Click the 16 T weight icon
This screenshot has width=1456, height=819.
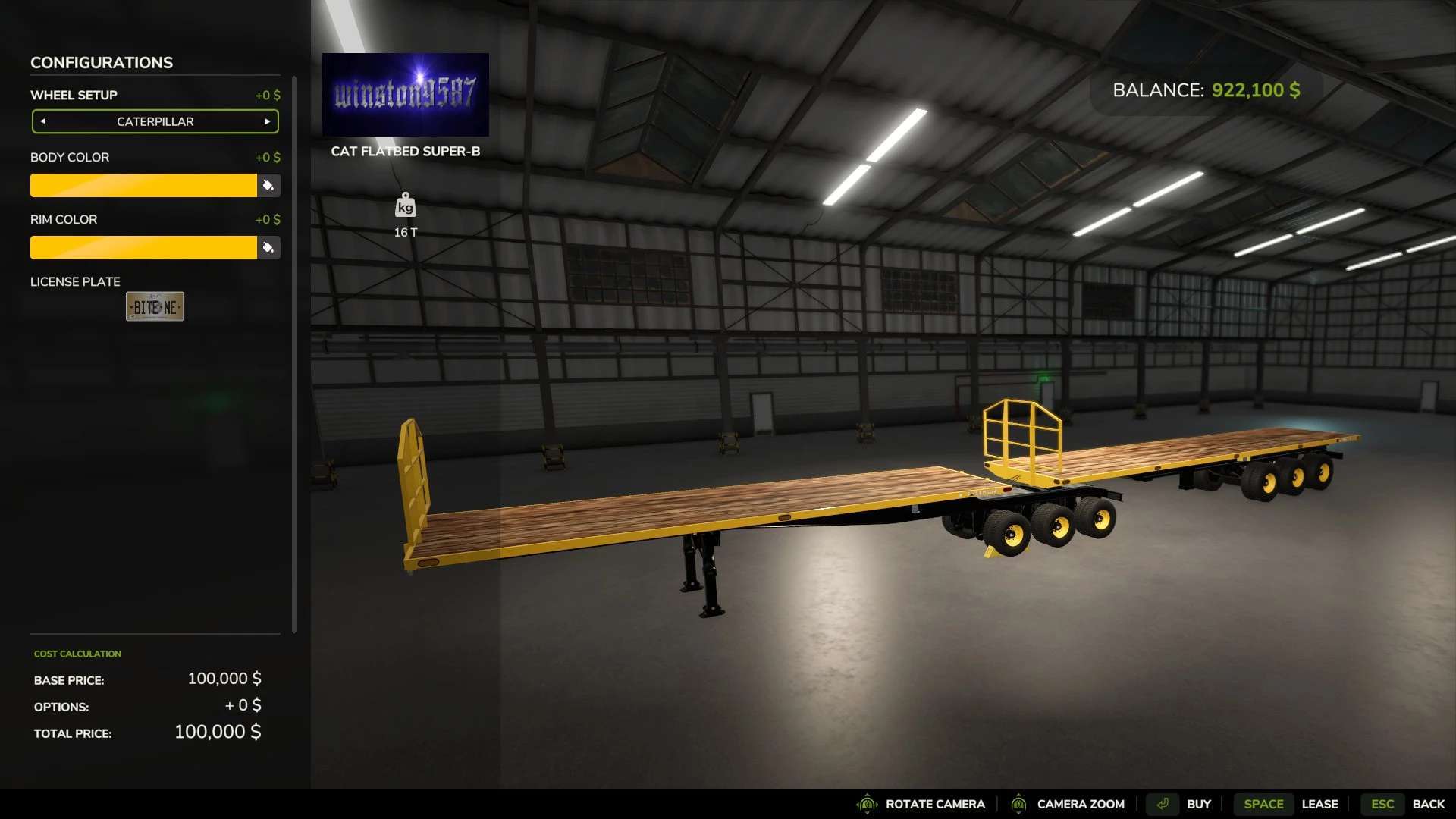coord(405,206)
